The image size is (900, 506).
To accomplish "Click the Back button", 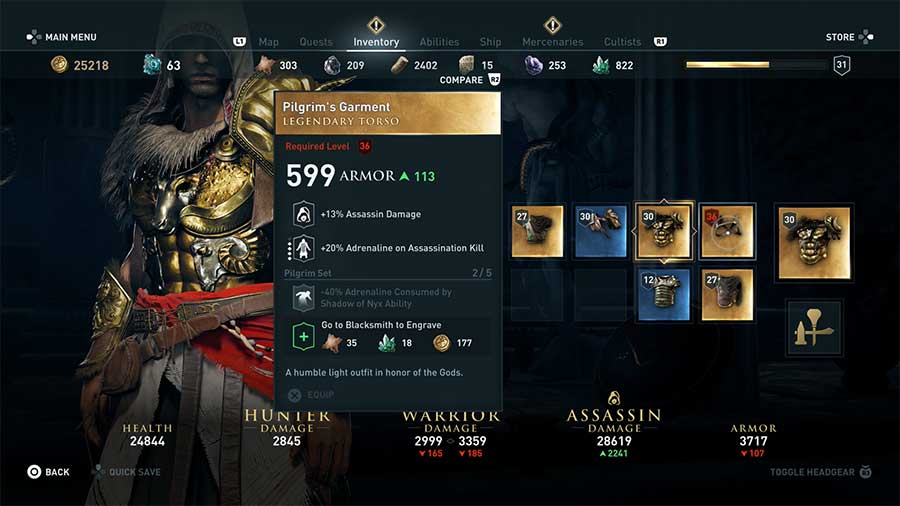I will click(x=49, y=472).
